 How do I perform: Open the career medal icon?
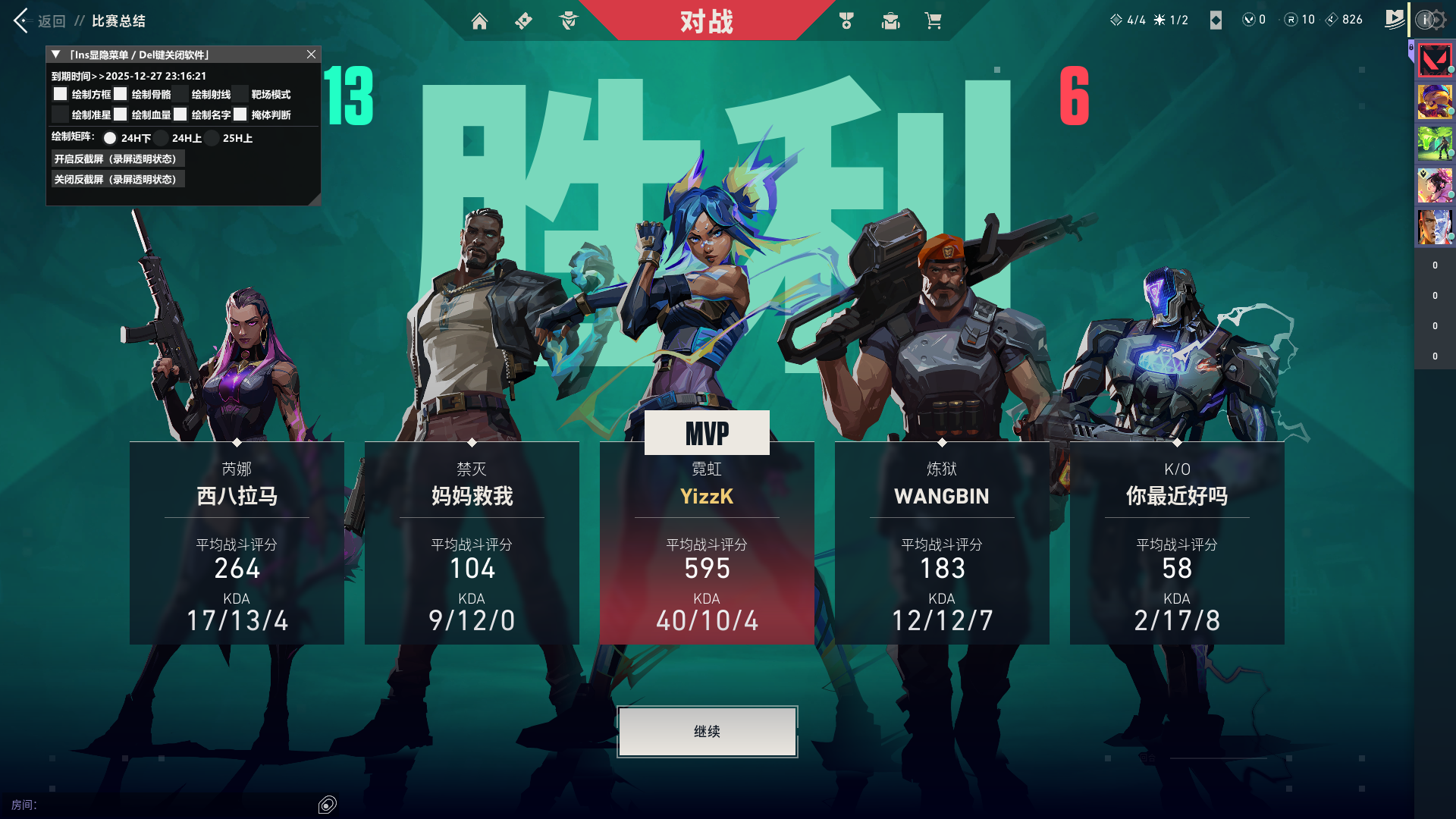[846, 21]
